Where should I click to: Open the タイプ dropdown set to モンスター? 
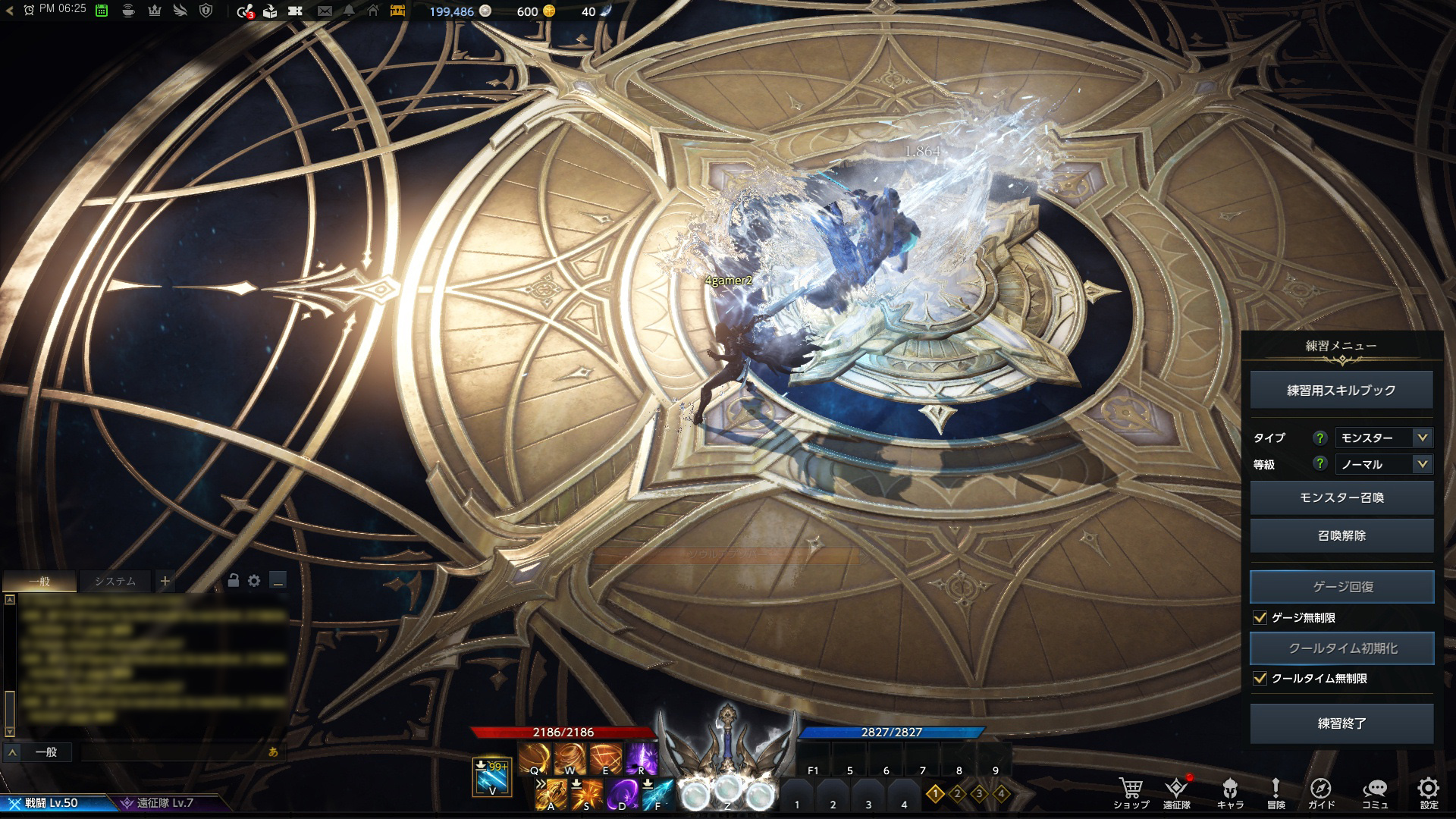pyautogui.click(x=1383, y=438)
